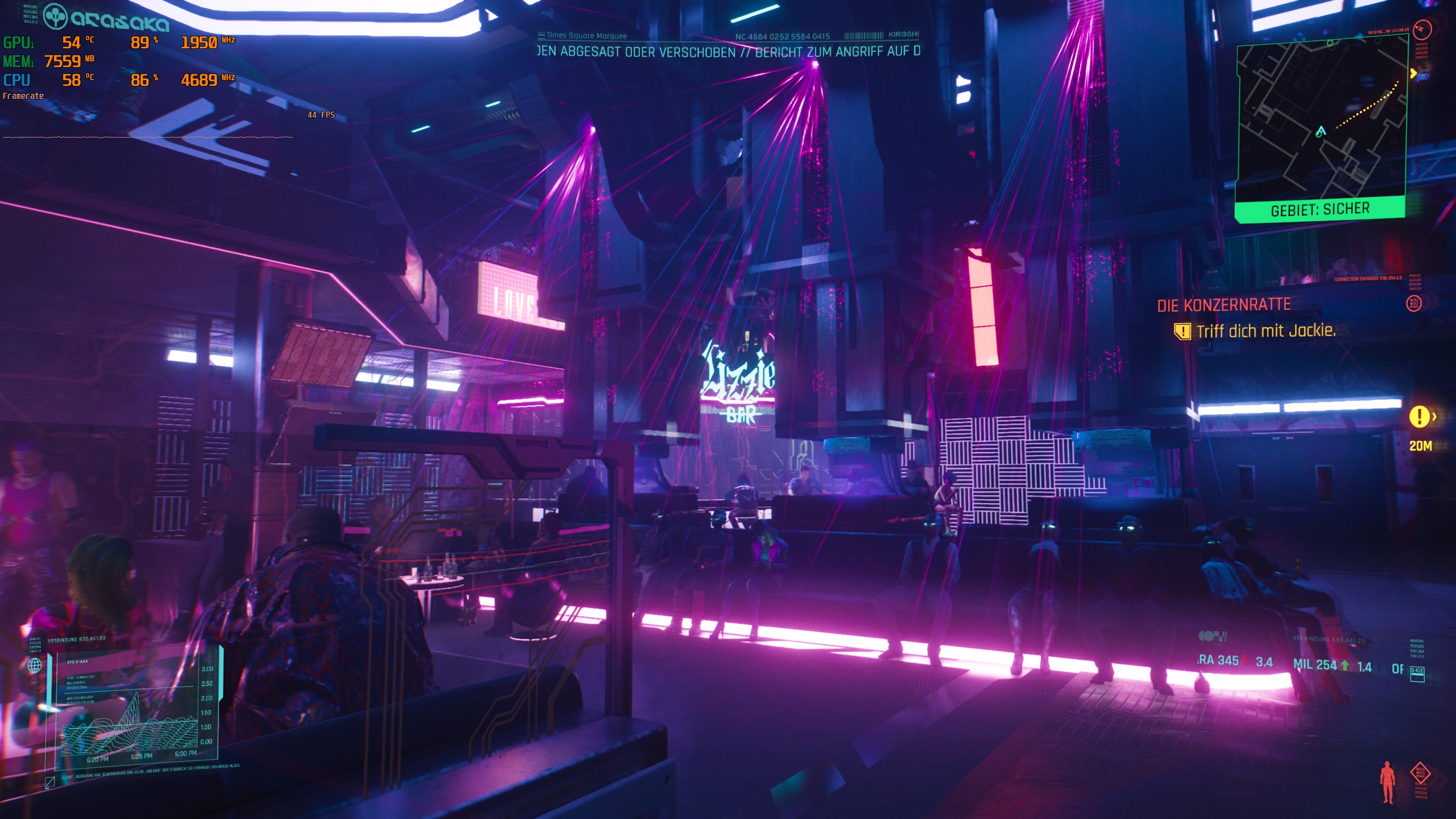This screenshot has width=1456, height=819.
Task: Click the yellow exclamation quest marker above 20M
Action: point(1419,416)
